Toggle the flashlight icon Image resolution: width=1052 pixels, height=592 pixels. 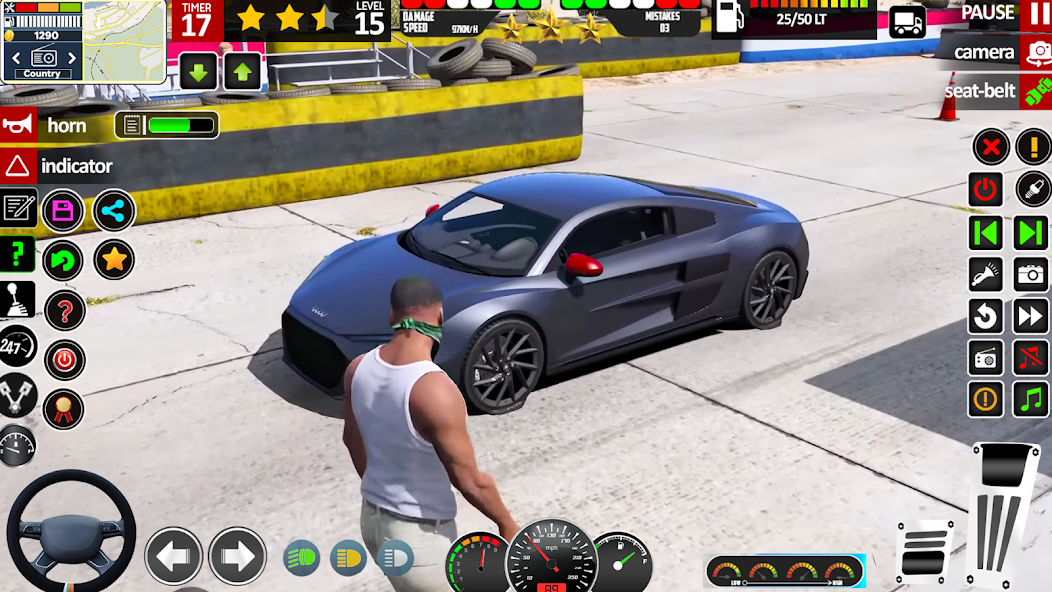tap(986, 274)
